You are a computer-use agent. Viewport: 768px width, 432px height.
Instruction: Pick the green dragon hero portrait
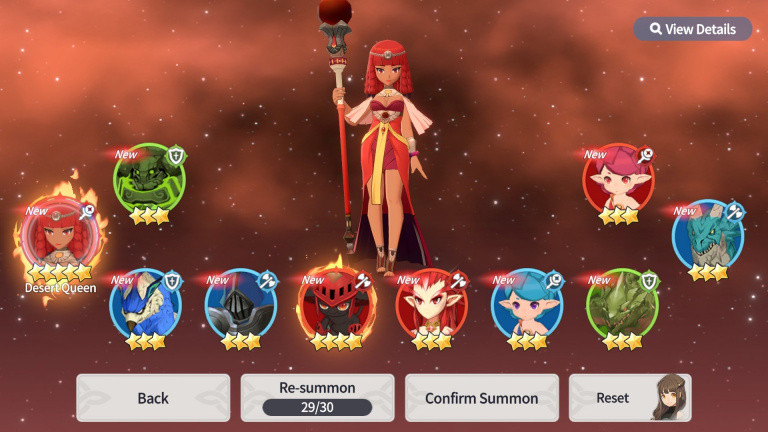622,303
